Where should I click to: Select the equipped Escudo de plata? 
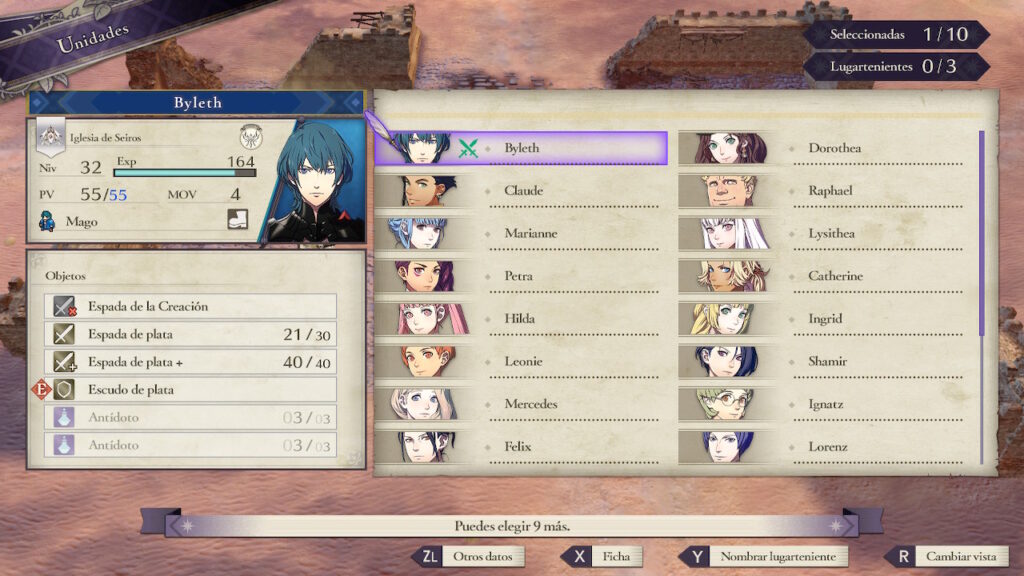[x=190, y=390]
